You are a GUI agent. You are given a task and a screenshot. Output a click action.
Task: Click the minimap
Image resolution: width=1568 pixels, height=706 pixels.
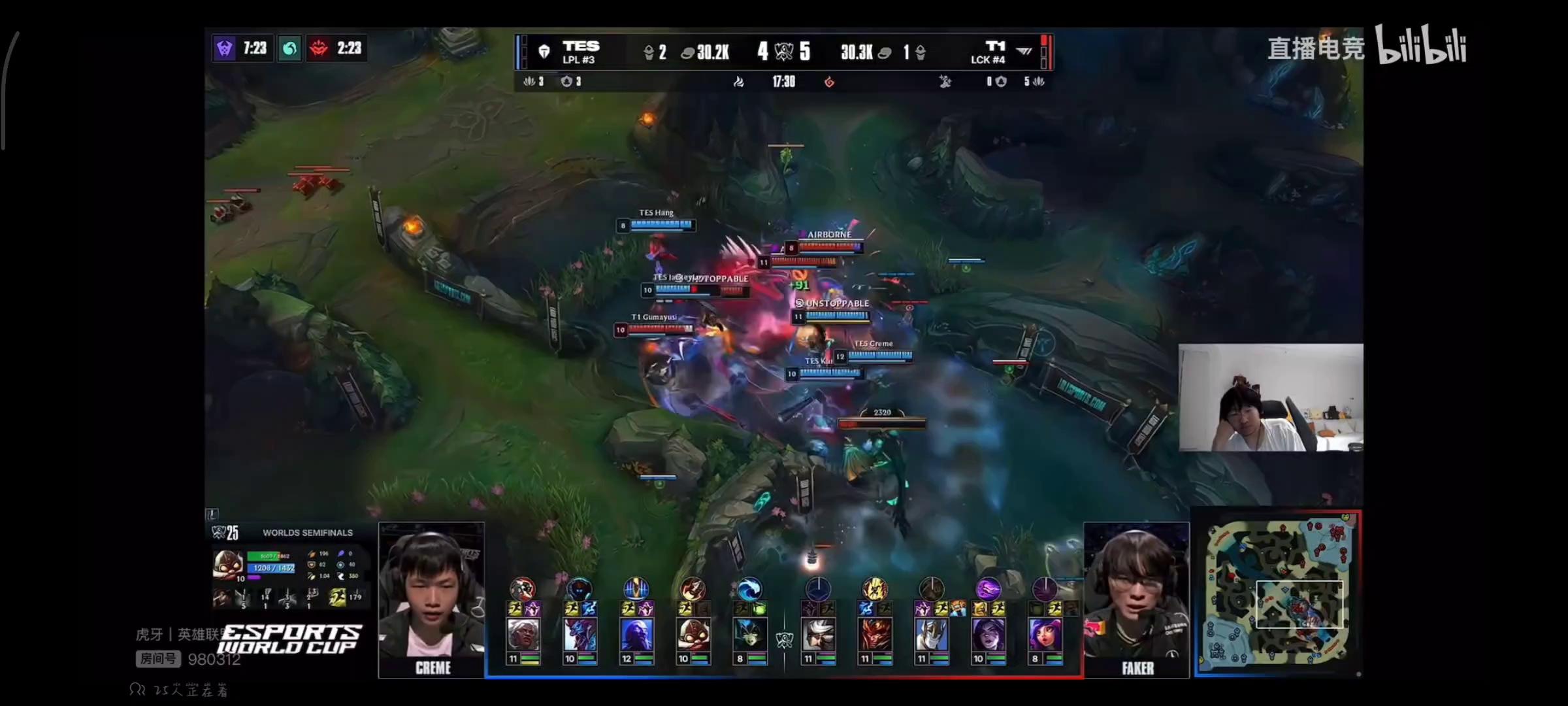pos(1277,592)
